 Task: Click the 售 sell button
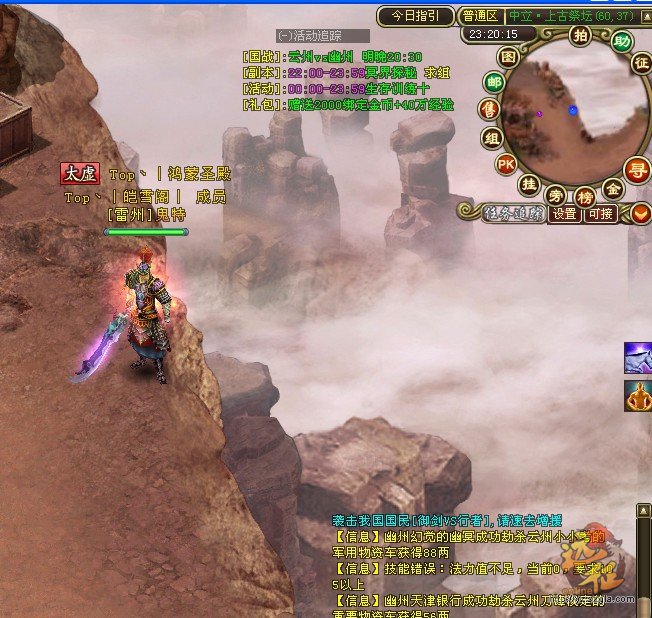click(x=488, y=109)
